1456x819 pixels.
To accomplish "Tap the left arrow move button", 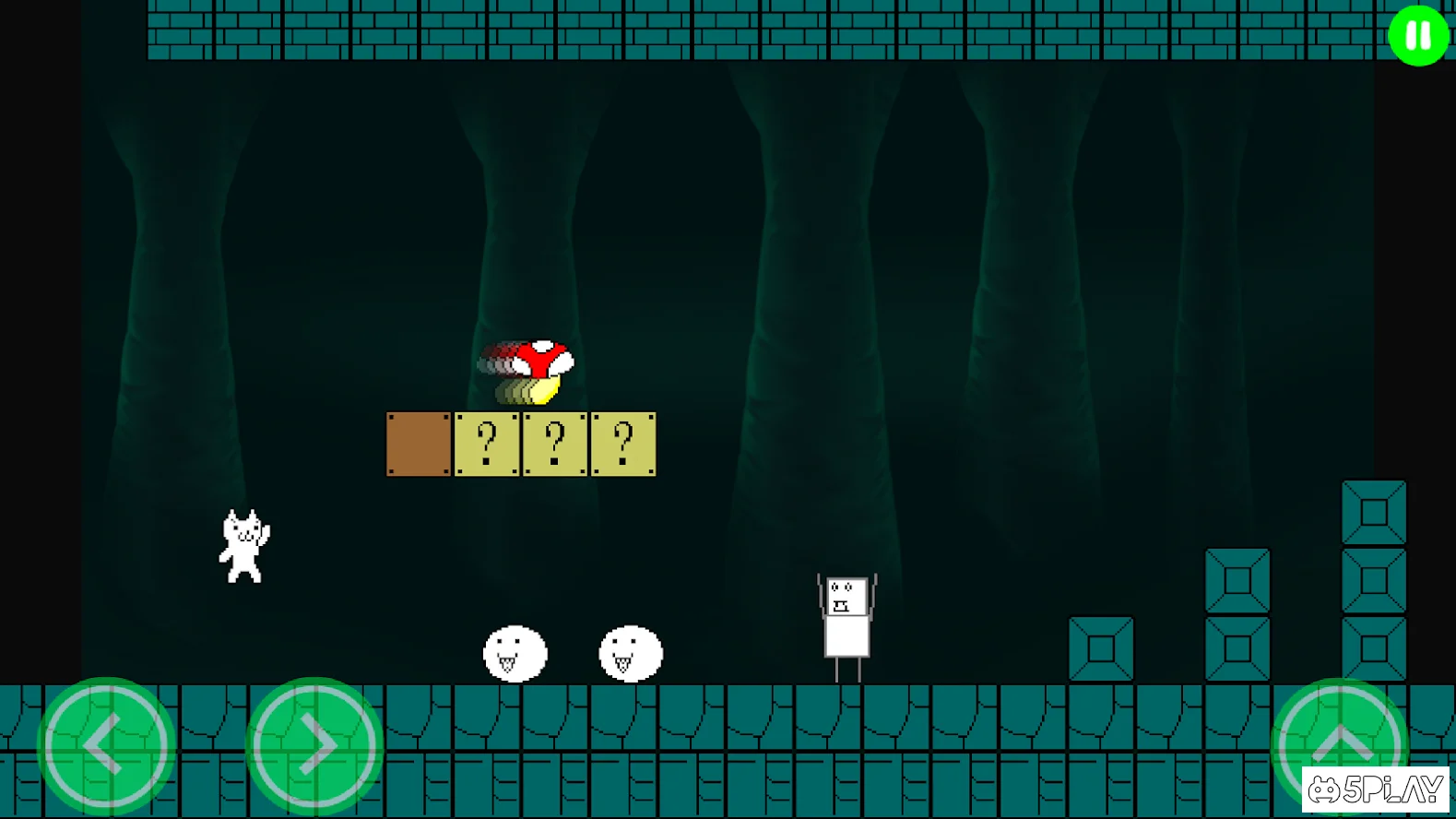I will (x=106, y=744).
